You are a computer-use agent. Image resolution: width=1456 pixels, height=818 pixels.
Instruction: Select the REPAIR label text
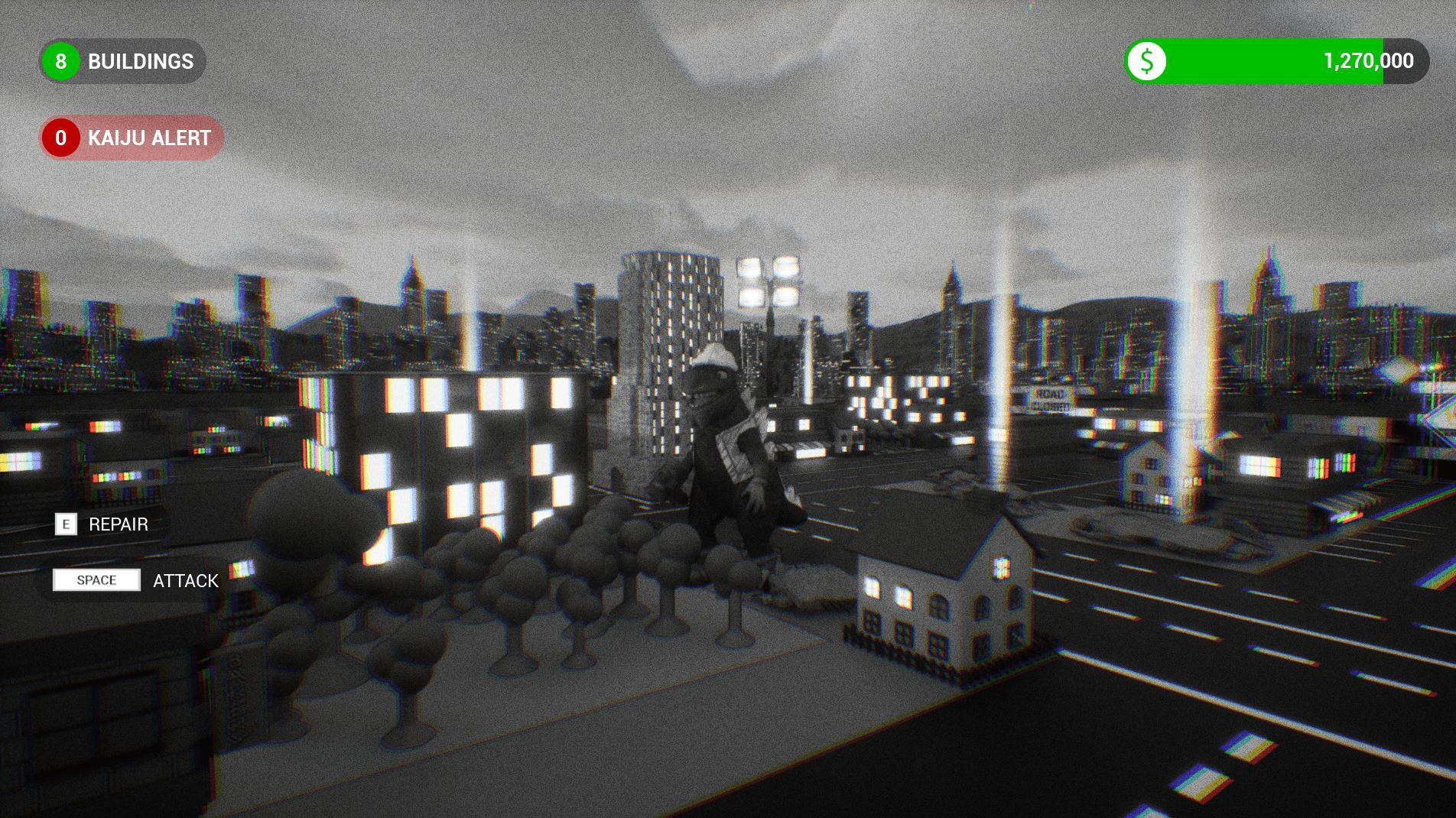tap(119, 525)
